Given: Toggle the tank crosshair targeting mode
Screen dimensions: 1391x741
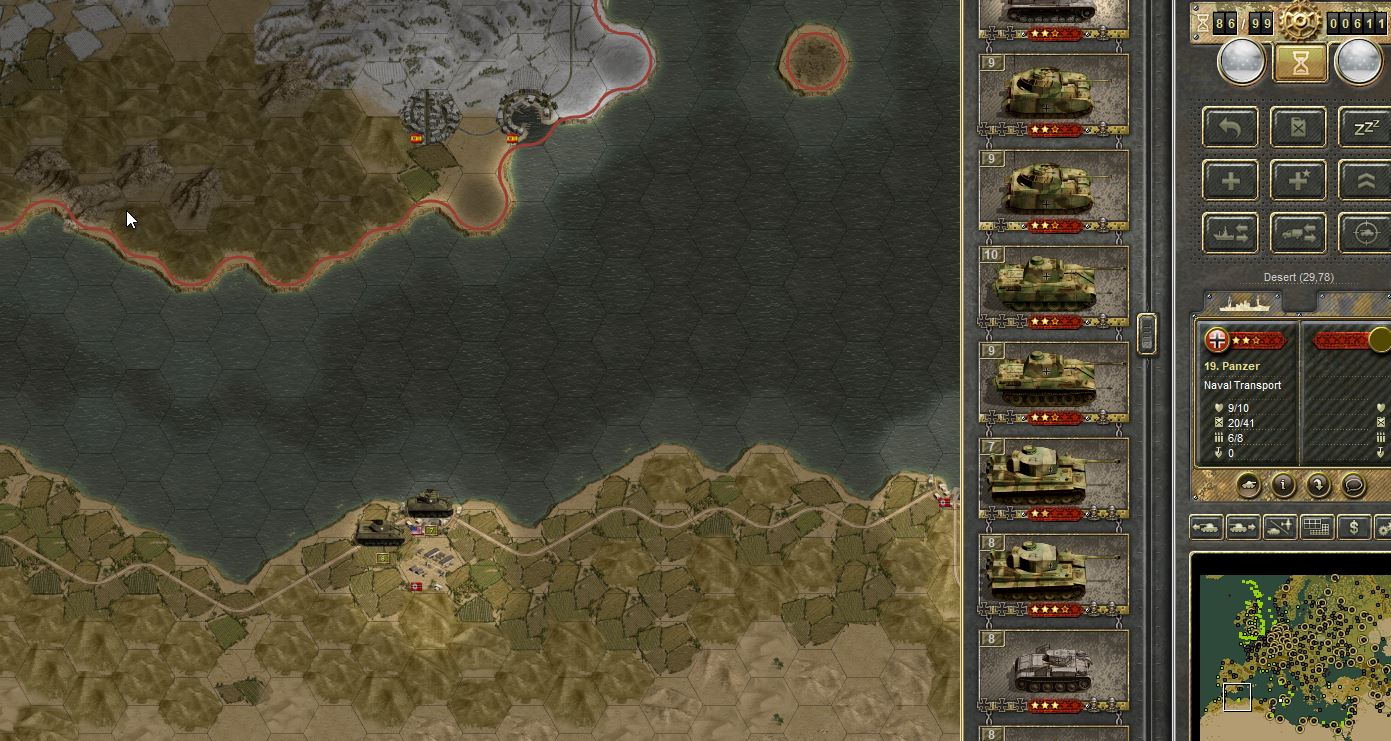Looking at the screenshot, I should coord(1364,232).
